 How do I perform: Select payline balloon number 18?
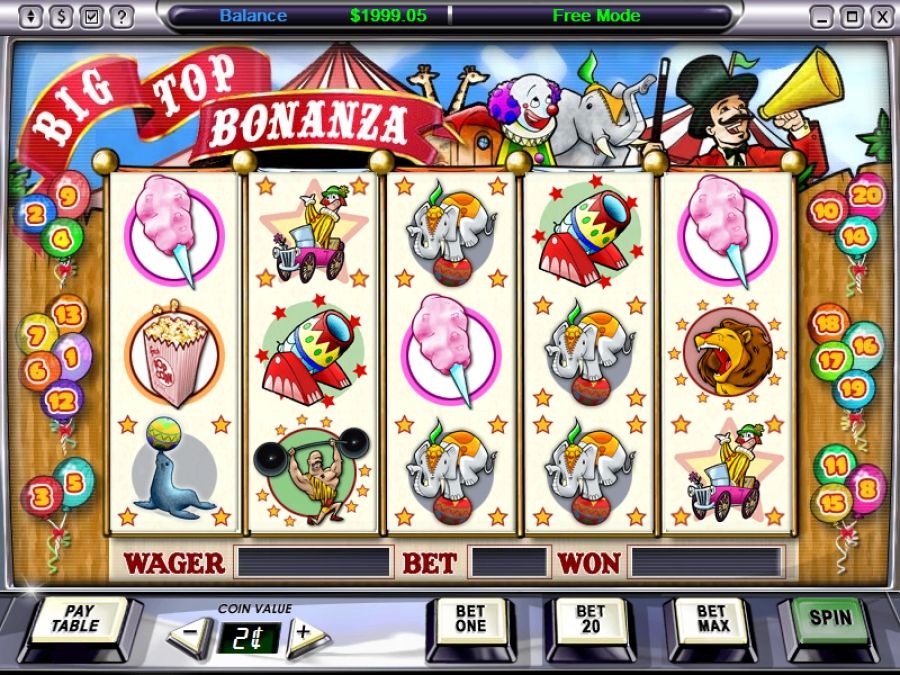(x=830, y=323)
